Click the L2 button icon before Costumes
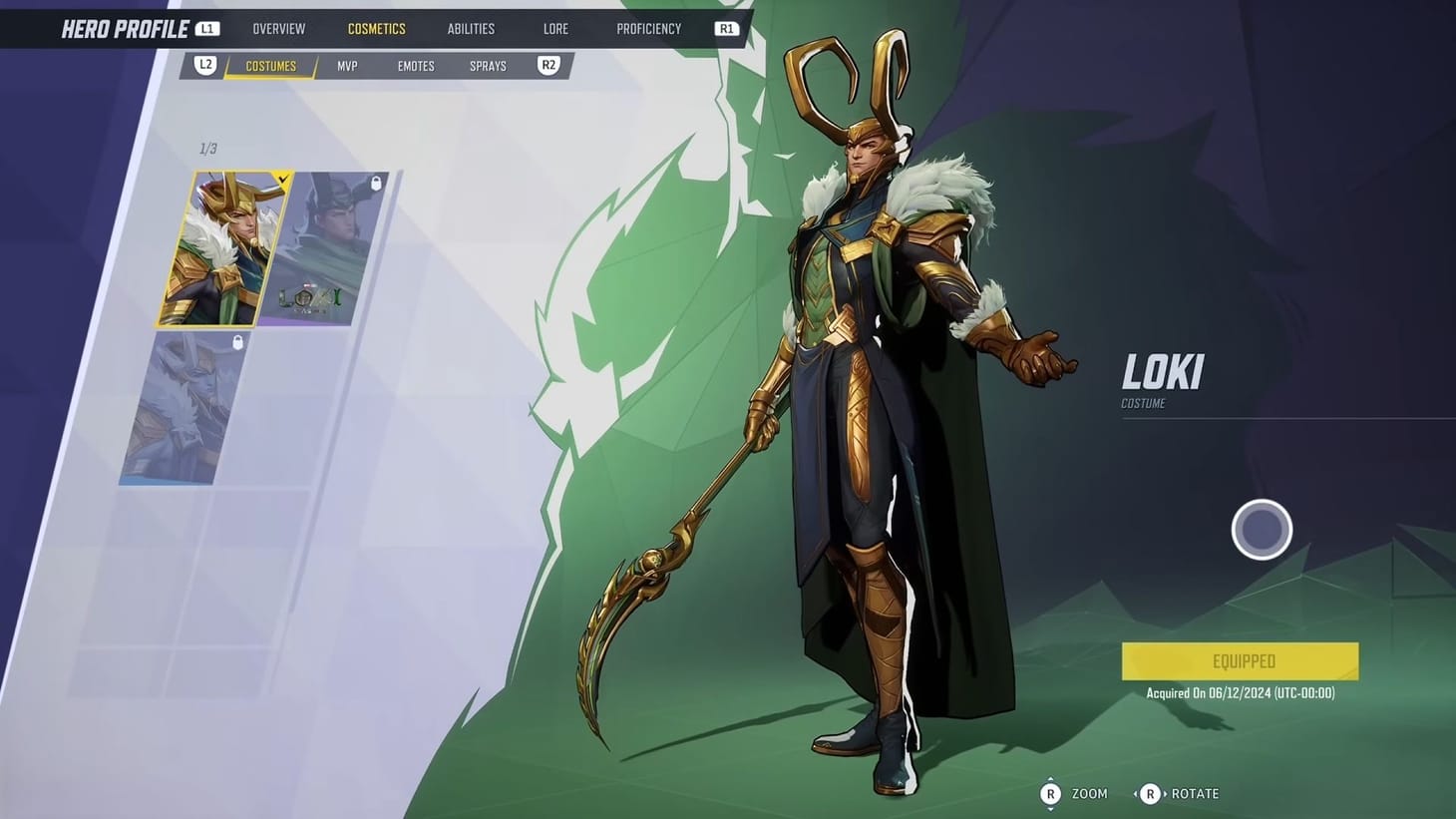This screenshot has height=819, width=1456. [x=206, y=65]
